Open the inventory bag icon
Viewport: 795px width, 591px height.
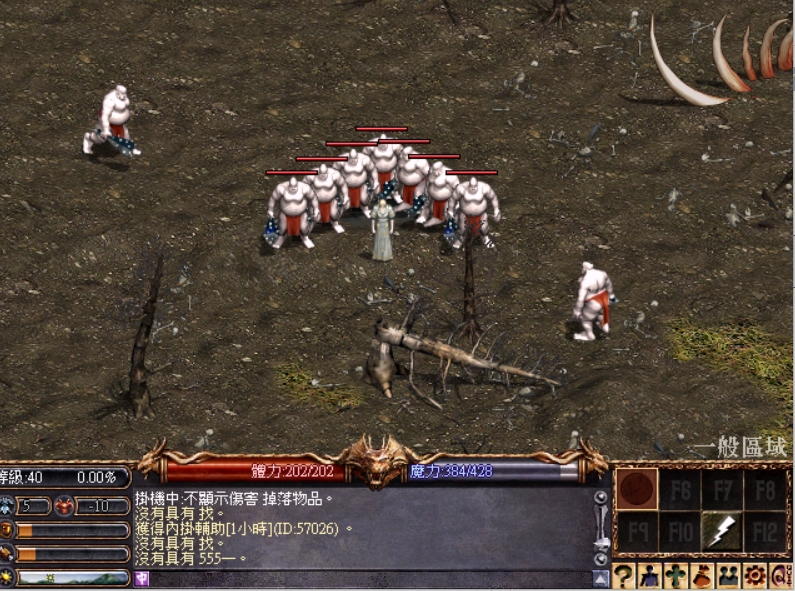point(702,576)
